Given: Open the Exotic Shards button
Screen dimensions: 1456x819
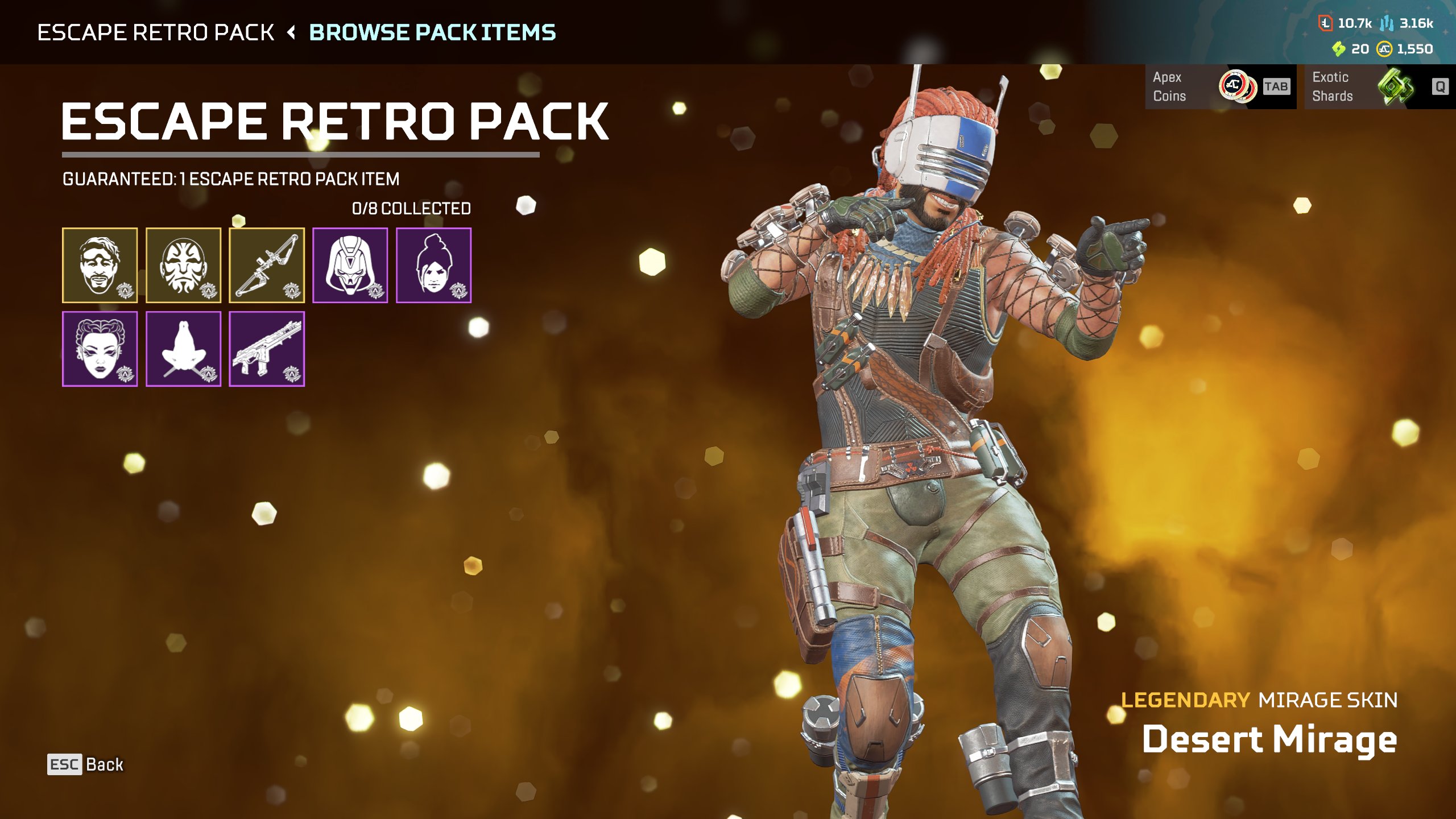Looking at the screenshot, I should [1379, 86].
